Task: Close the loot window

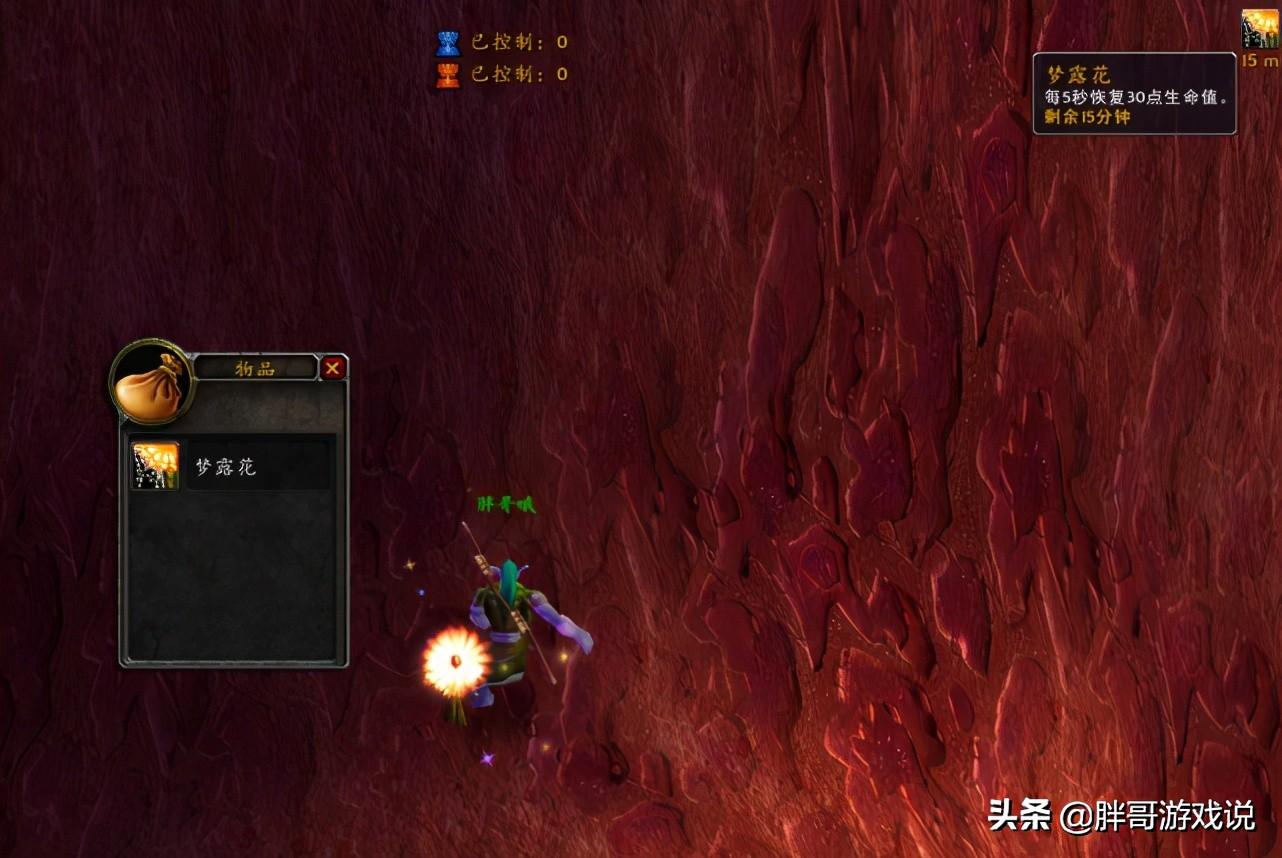Action: (x=333, y=368)
